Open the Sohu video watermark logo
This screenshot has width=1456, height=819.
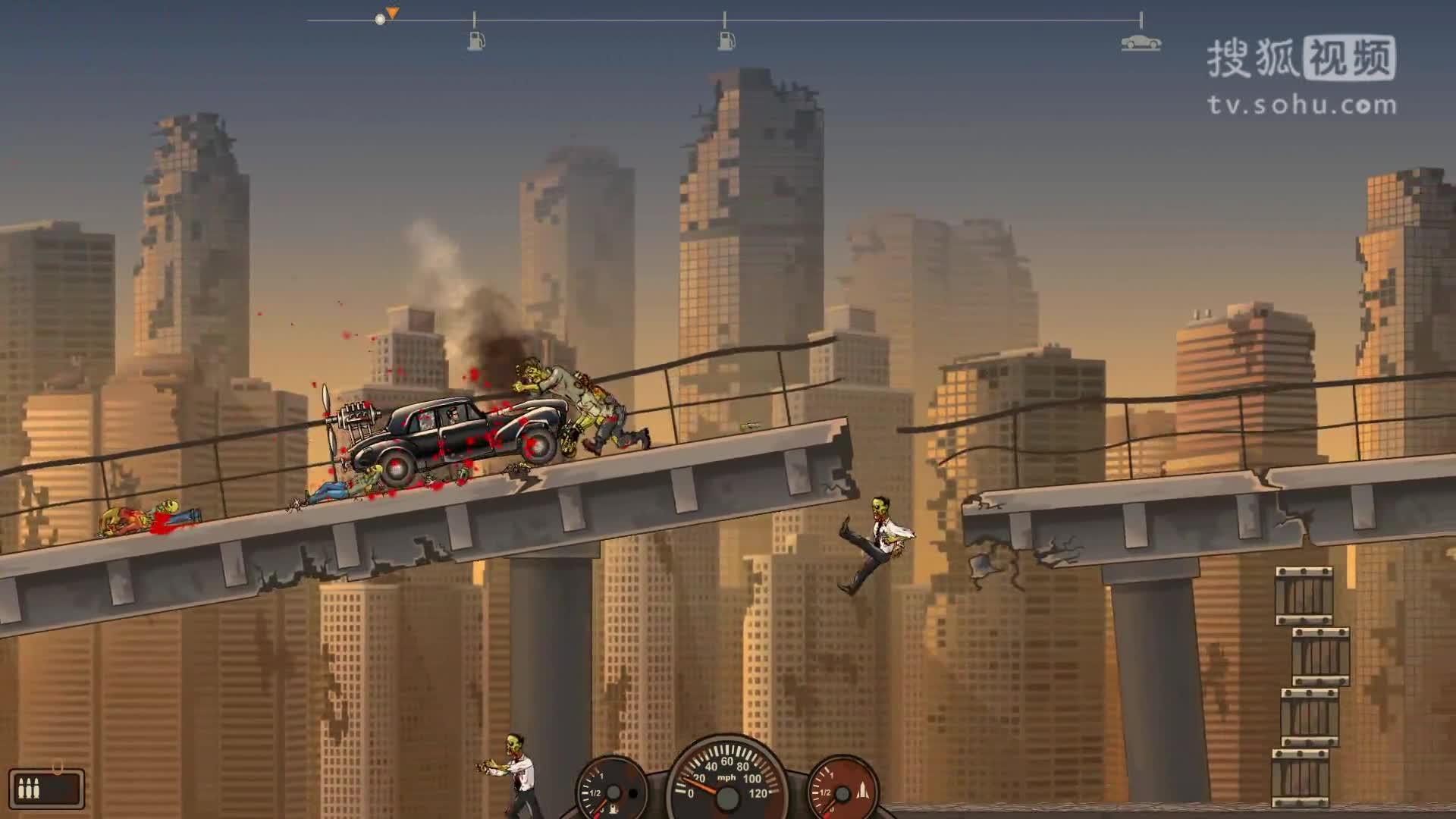click(x=1301, y=74)
